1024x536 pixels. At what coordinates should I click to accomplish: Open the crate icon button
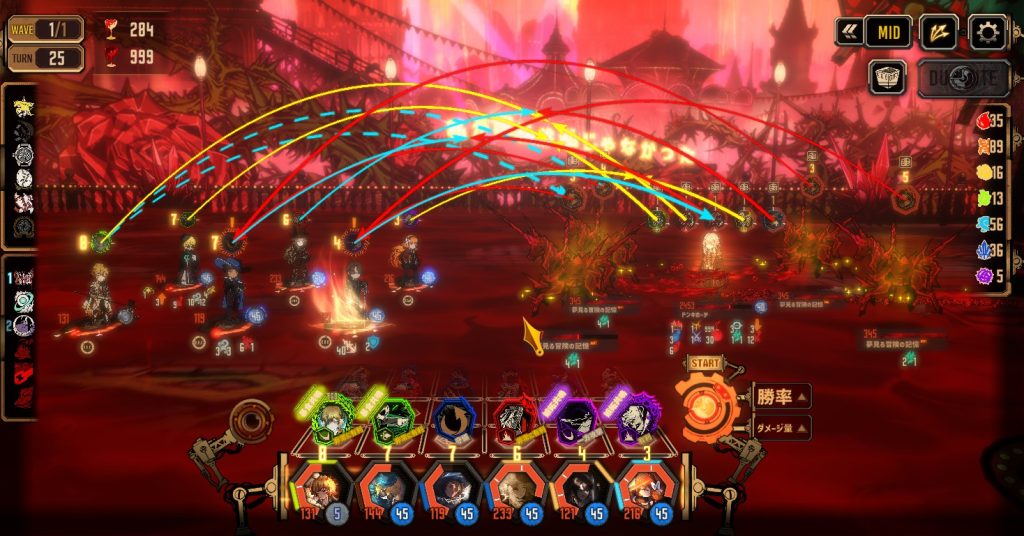pos(887,78)
